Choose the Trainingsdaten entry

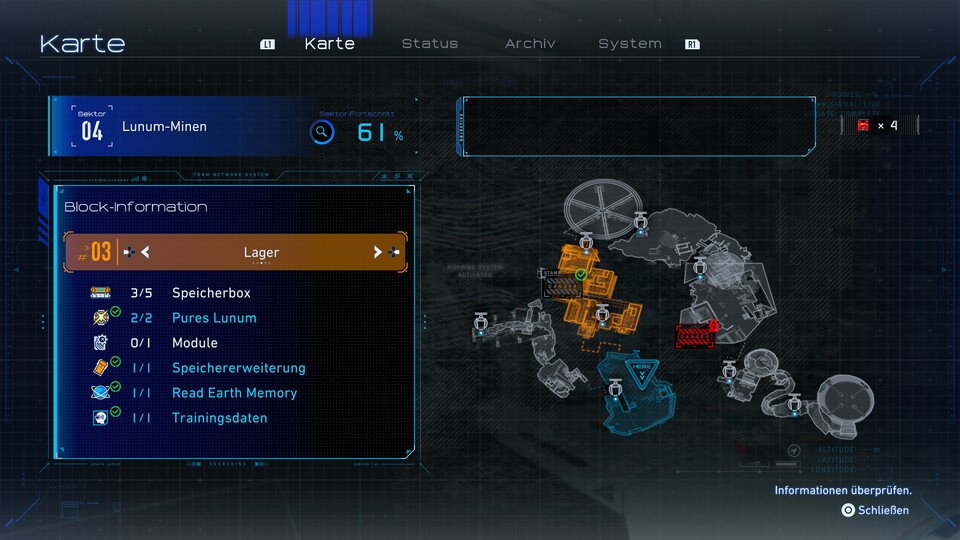pyautogui.click(x=219, y=418)
